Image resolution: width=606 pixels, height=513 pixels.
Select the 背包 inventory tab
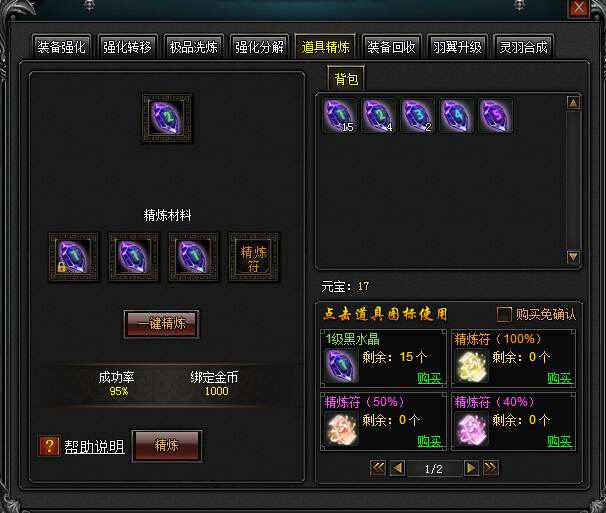point(346,79)
